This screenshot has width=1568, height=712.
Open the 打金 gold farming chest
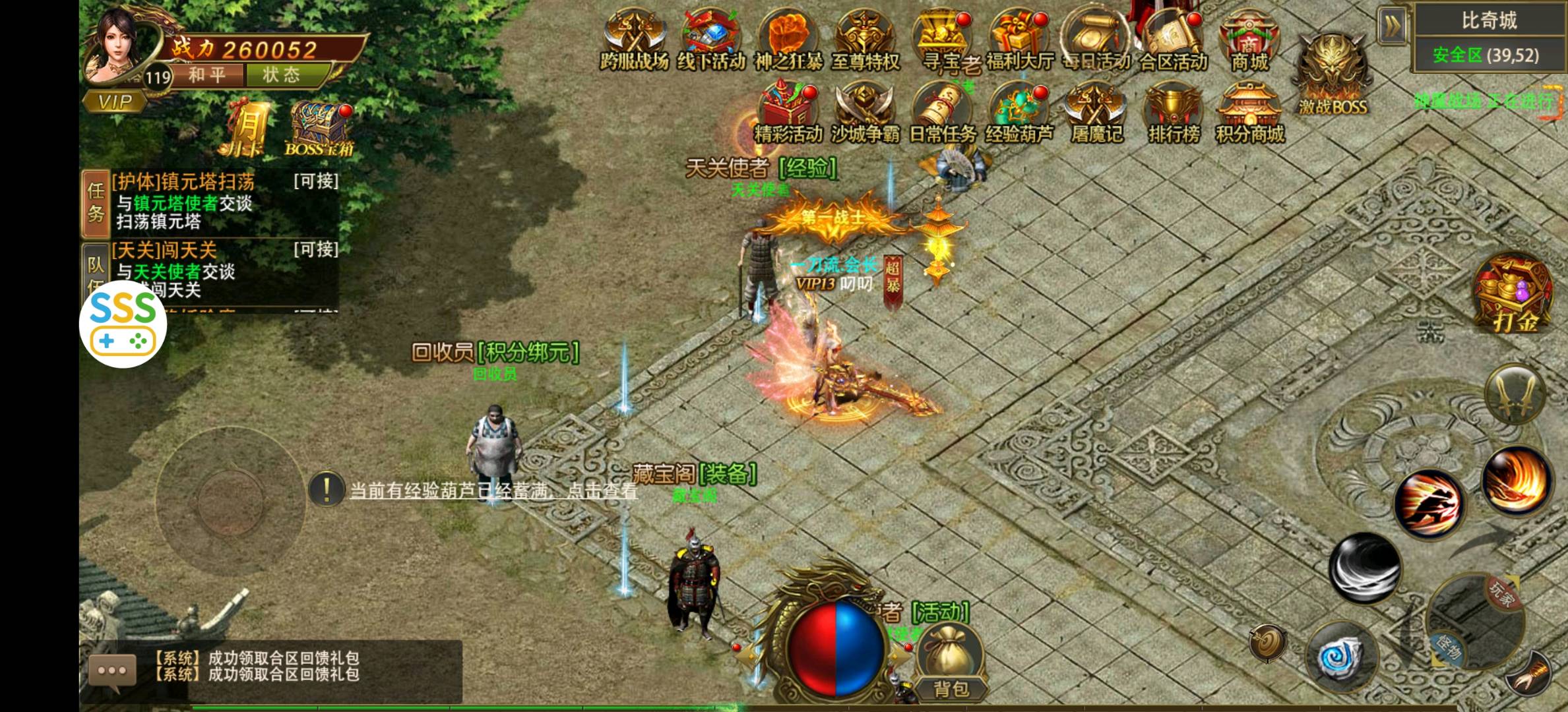click(1513, 294)
